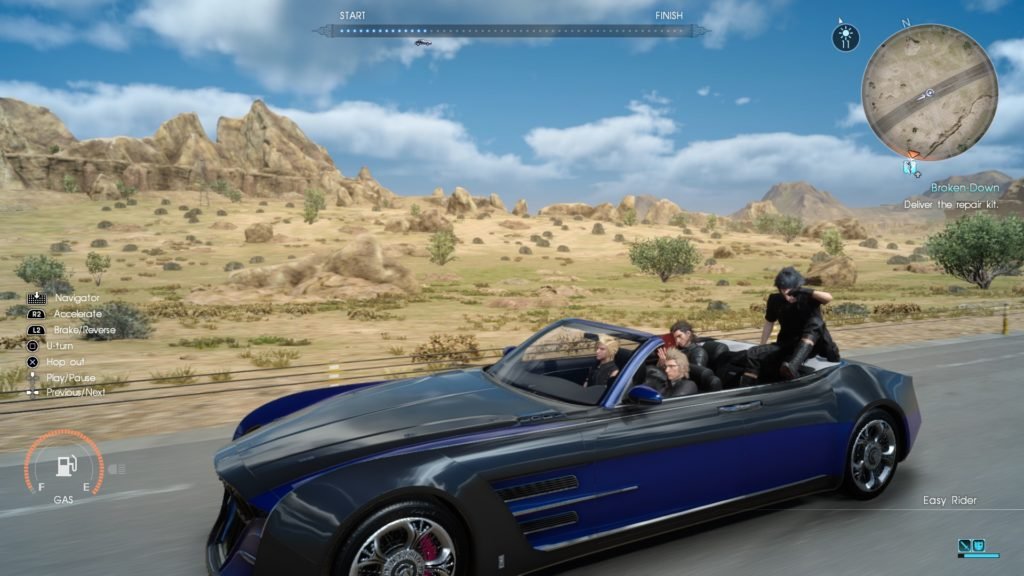Image resolution: width=1024 pixels, height=576 pixels.
Task: Click the time-of-day icon beside the minimap
Action: point(845,38)
